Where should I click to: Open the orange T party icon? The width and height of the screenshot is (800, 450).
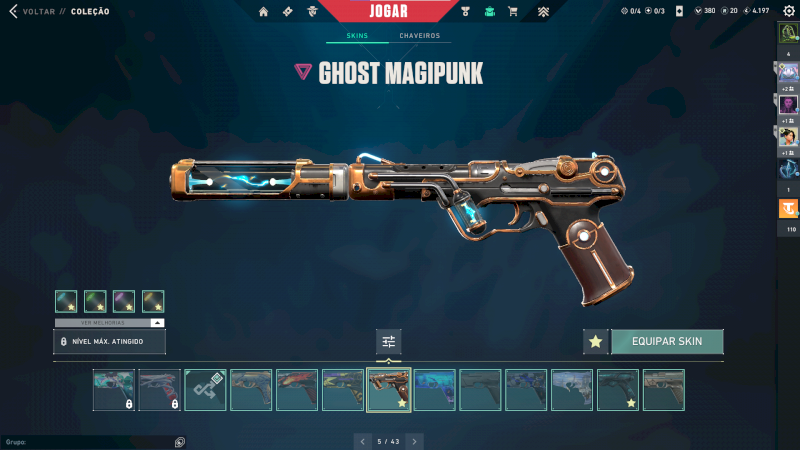tap(789, 209)
